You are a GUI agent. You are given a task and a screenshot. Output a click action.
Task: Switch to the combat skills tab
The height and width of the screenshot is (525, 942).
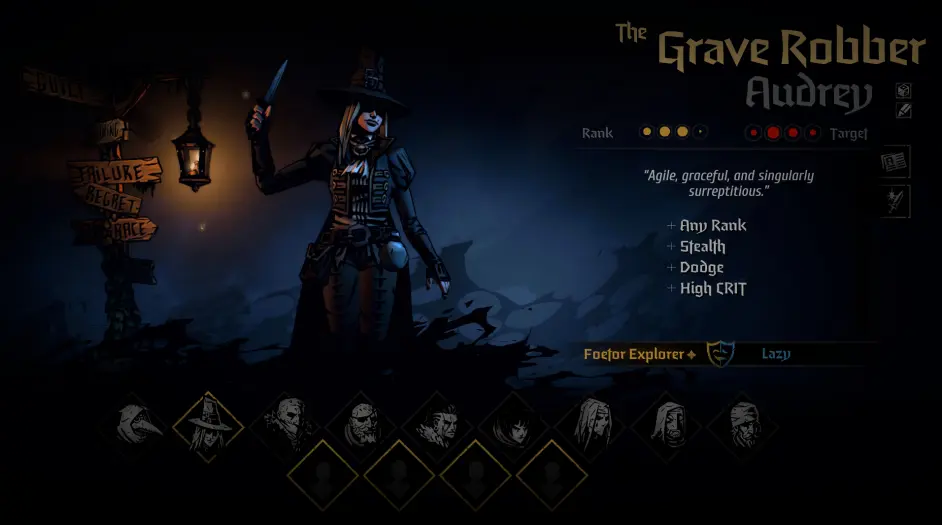click(894, 200)
